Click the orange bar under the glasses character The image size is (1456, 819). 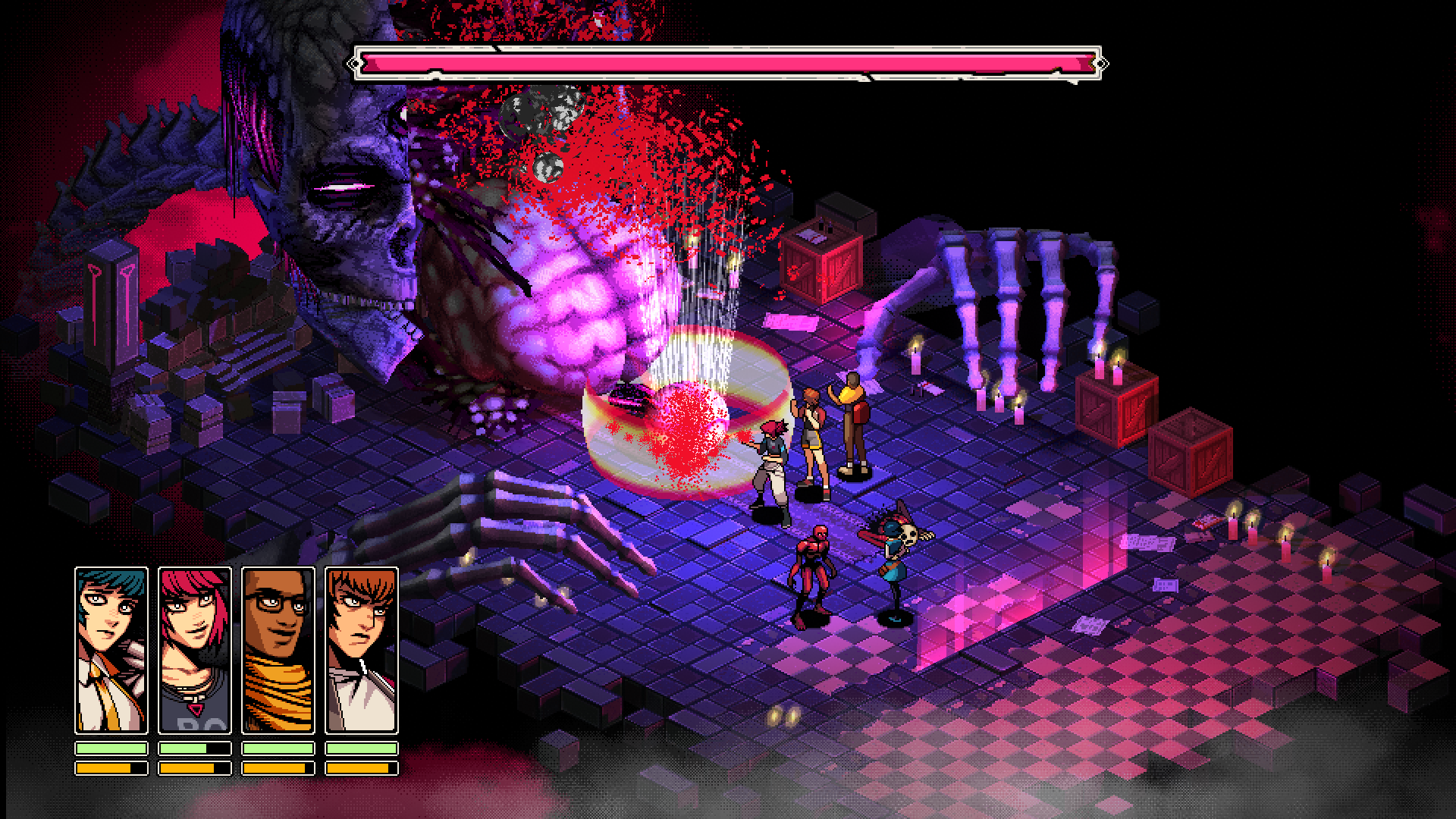(x=279, y=768)
